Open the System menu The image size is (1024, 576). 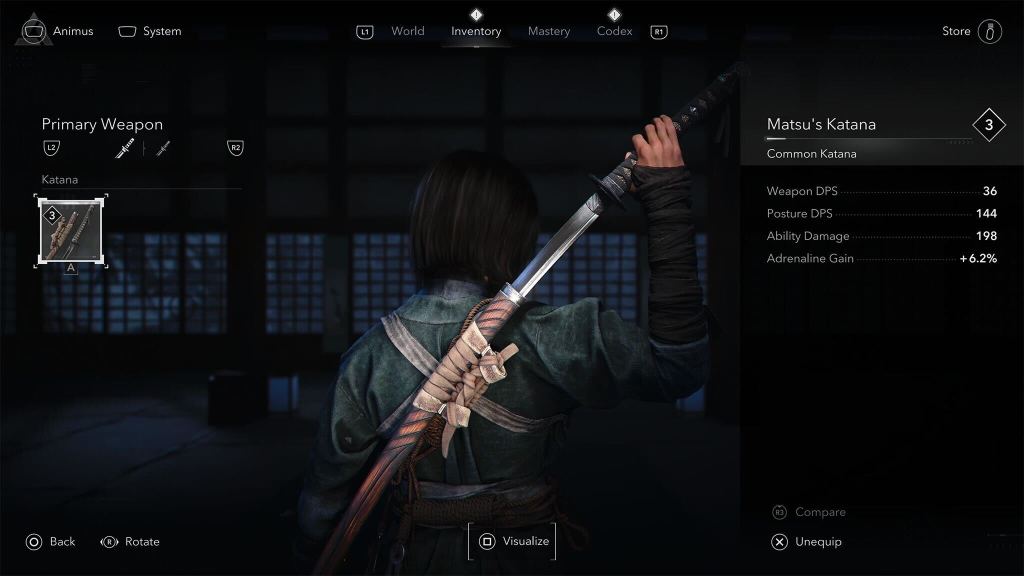click(150, 31)
